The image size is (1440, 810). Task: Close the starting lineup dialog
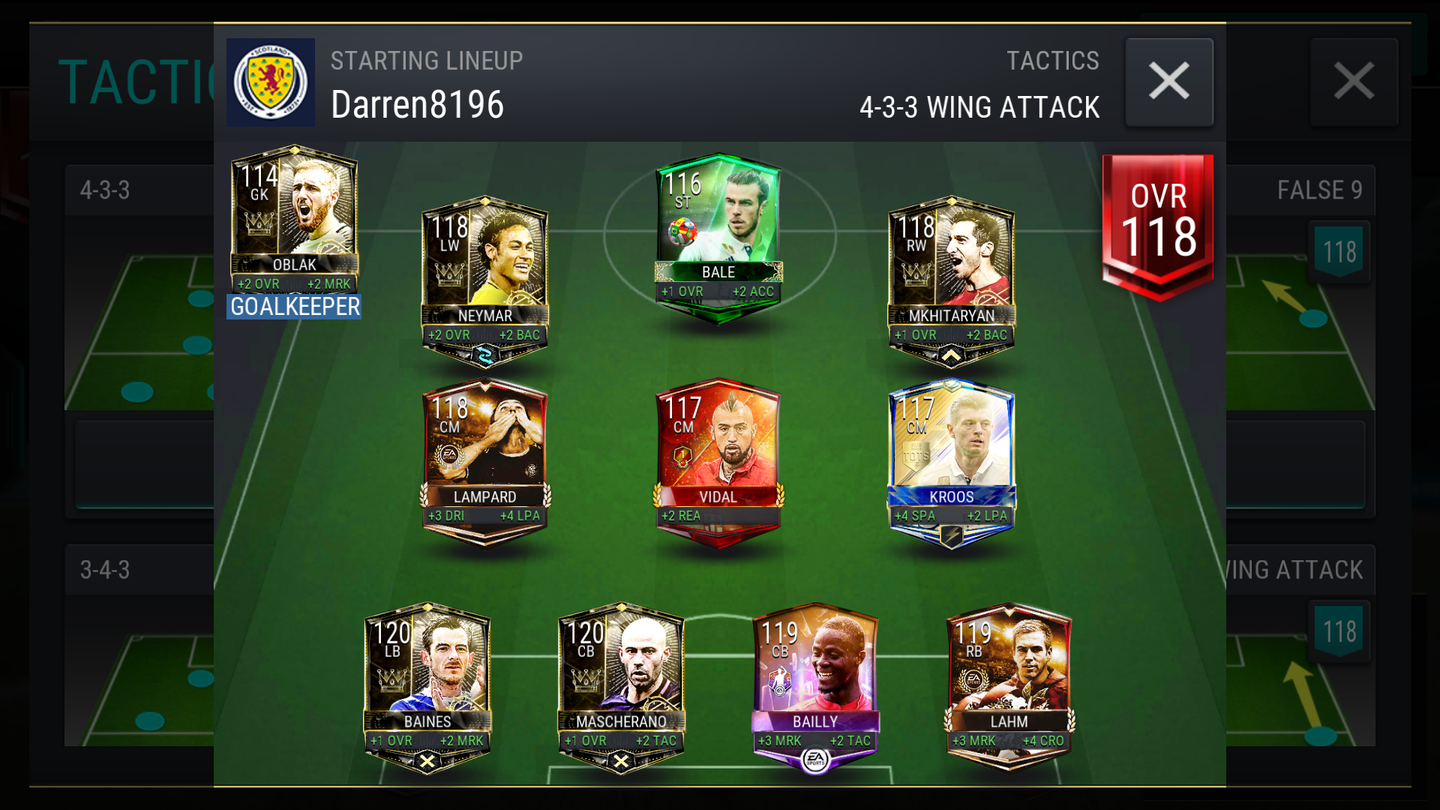[1168, 82]
